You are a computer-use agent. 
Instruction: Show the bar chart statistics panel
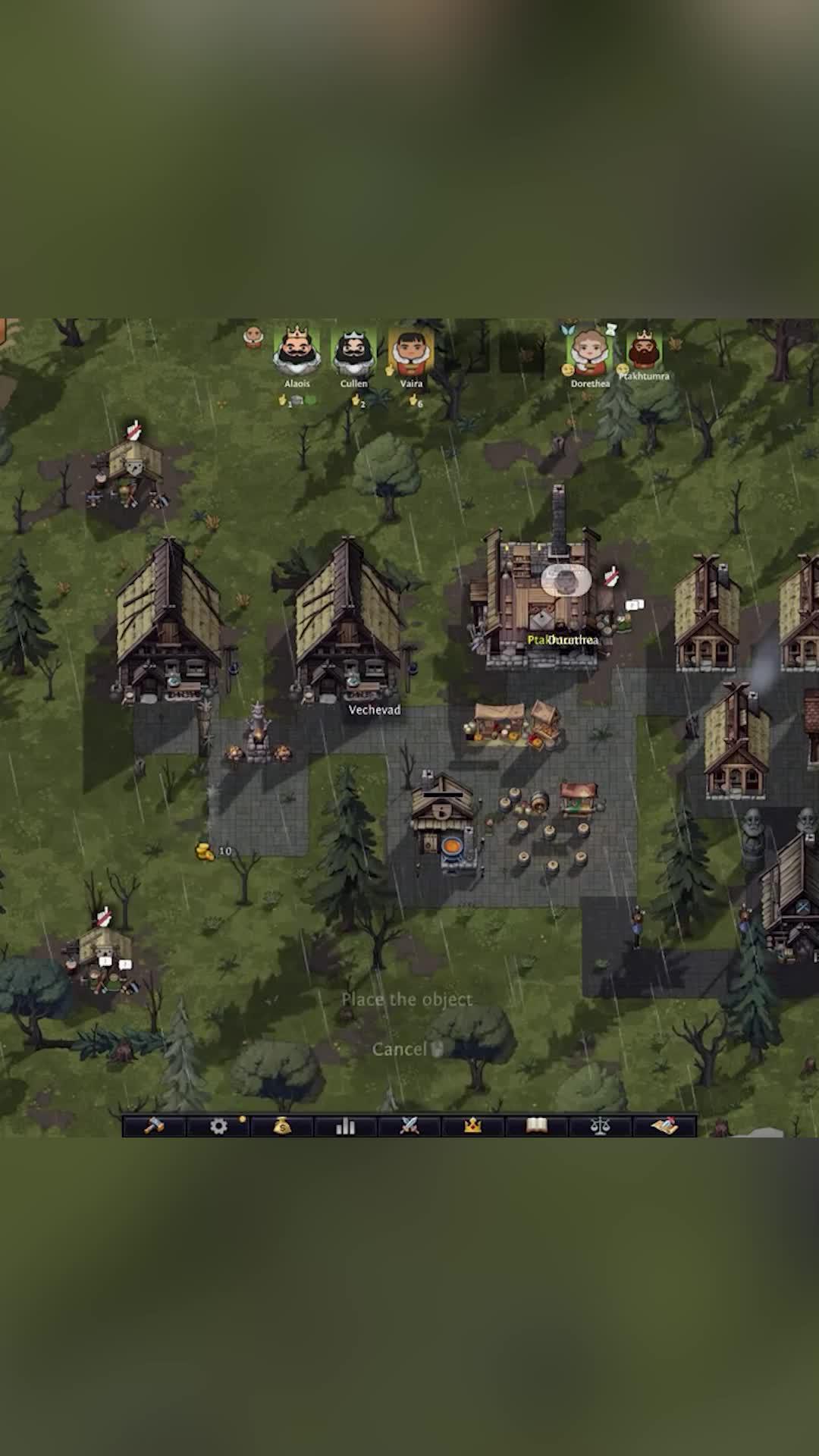(x=346, y=1126)
